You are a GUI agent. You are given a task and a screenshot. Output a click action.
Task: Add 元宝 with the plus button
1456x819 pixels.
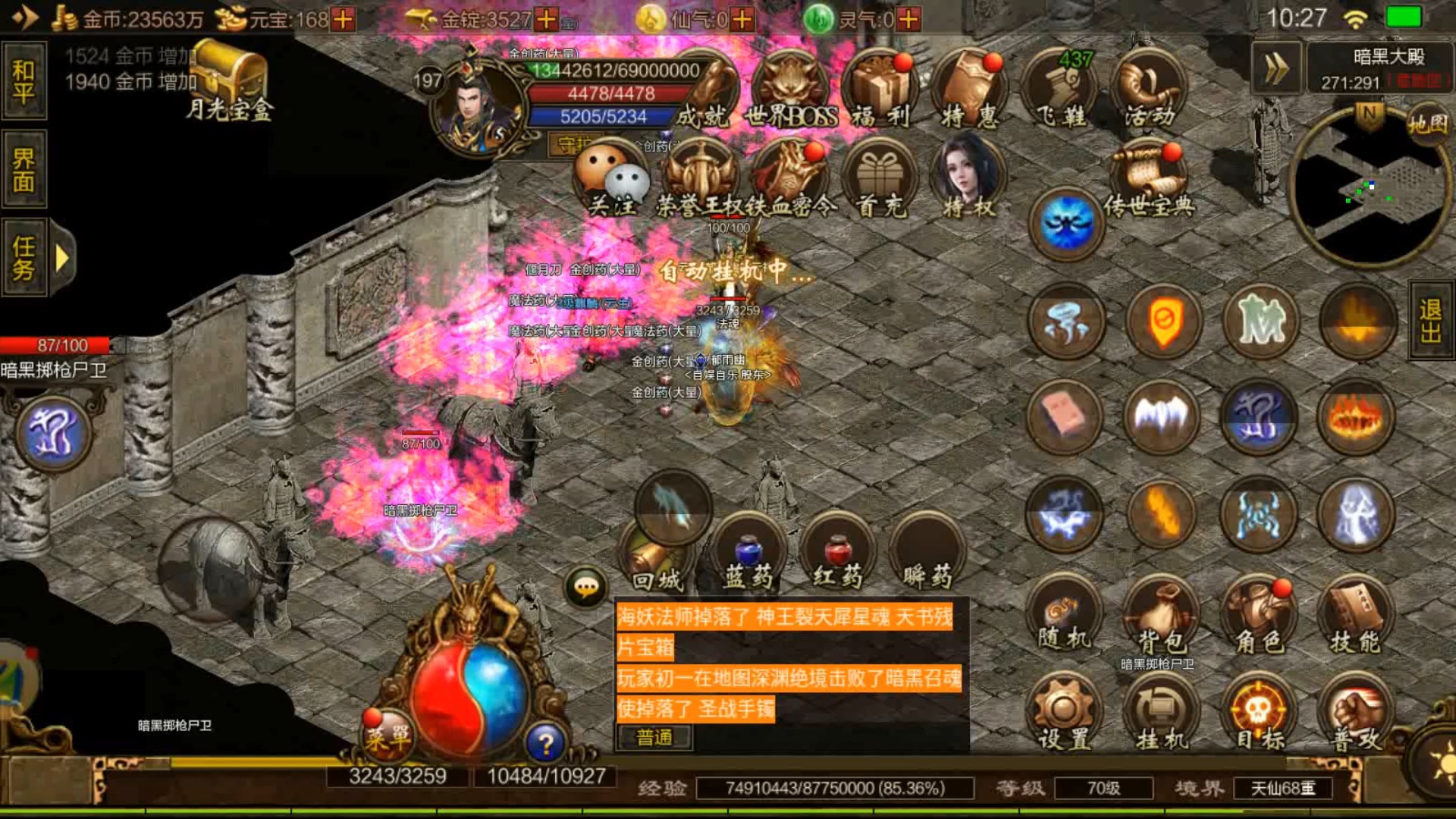(344, 19)
